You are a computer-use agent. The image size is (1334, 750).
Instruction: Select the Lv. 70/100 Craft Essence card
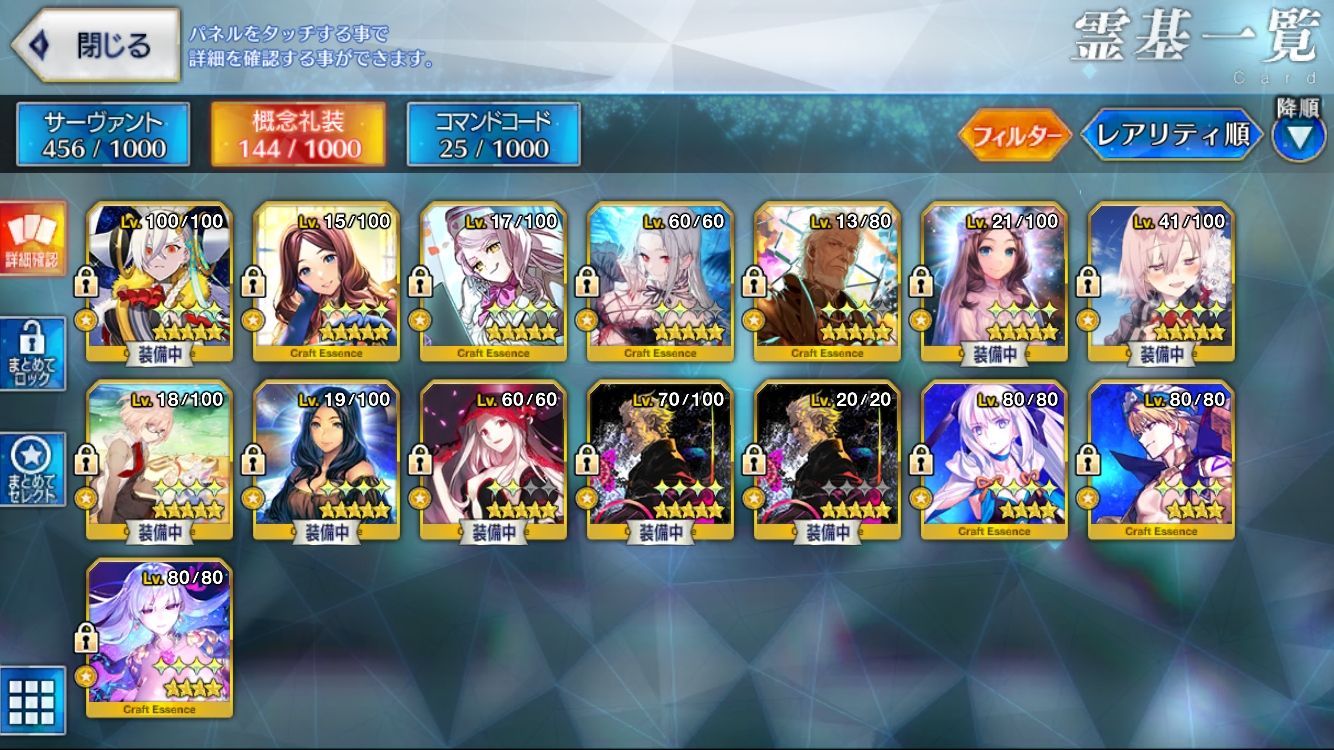661,460
